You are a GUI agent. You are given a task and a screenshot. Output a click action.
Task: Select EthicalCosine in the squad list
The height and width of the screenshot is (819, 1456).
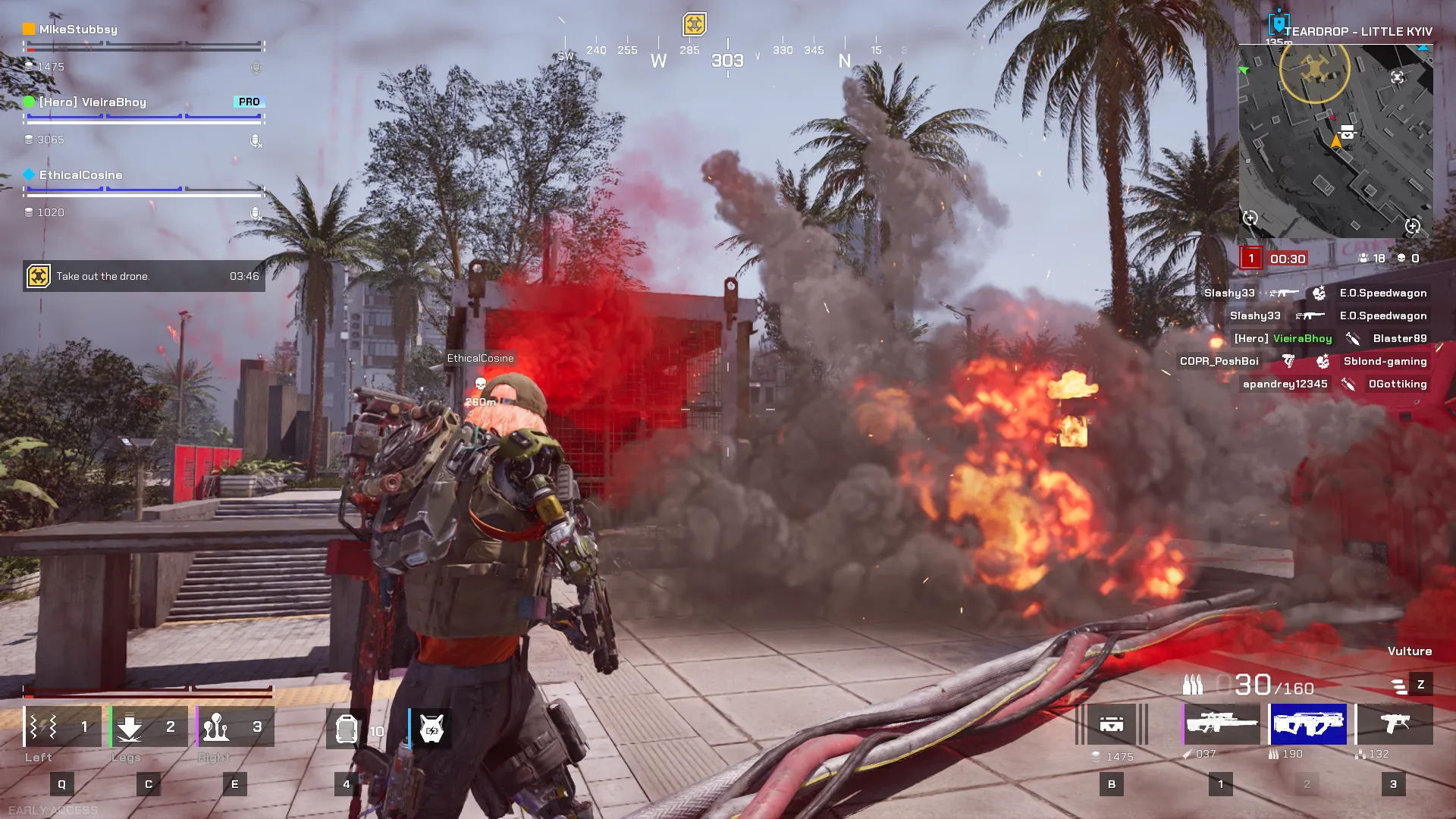[x=80, y=175]
